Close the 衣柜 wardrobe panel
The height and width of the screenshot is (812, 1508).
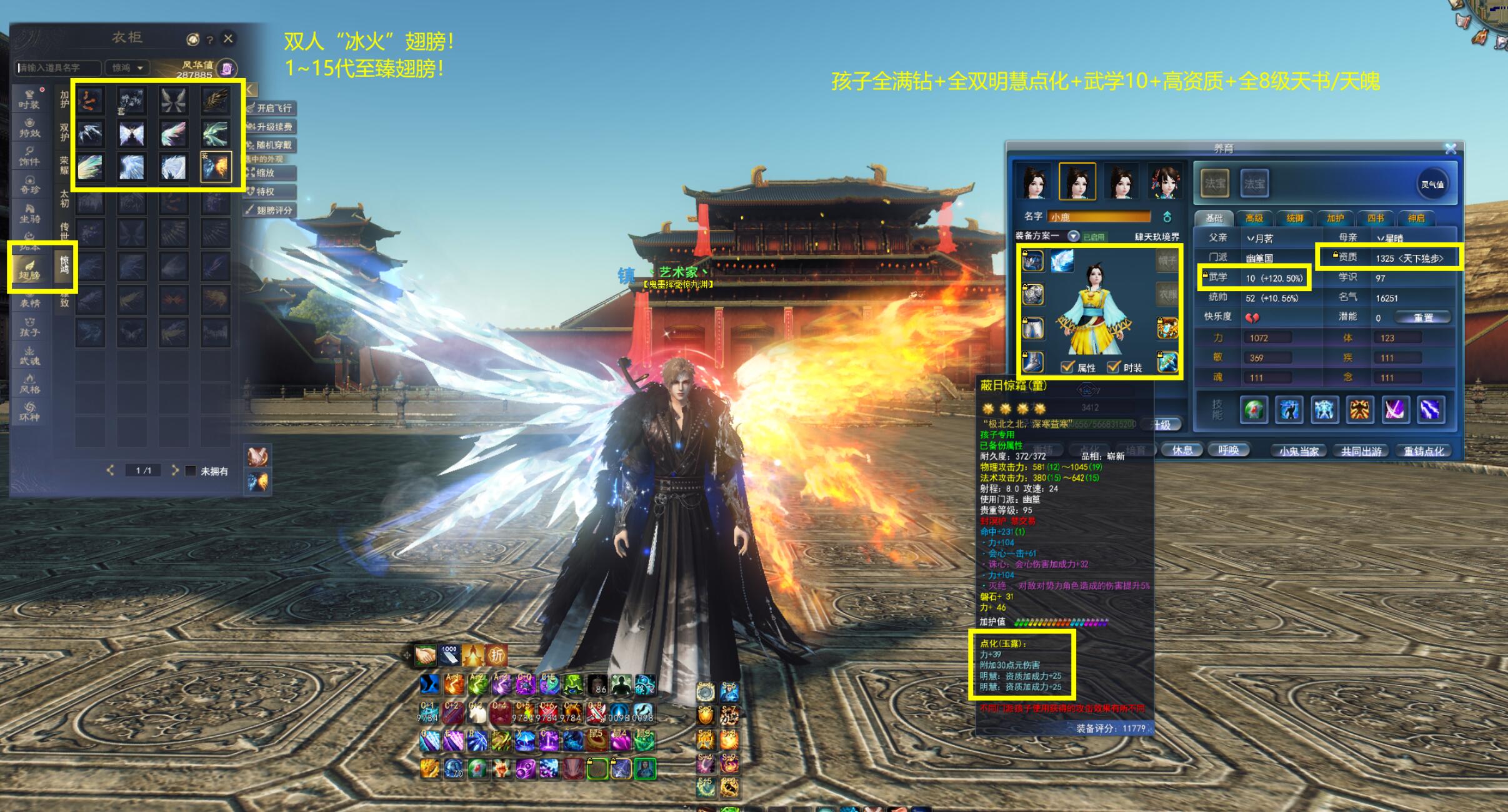(229, 39)
